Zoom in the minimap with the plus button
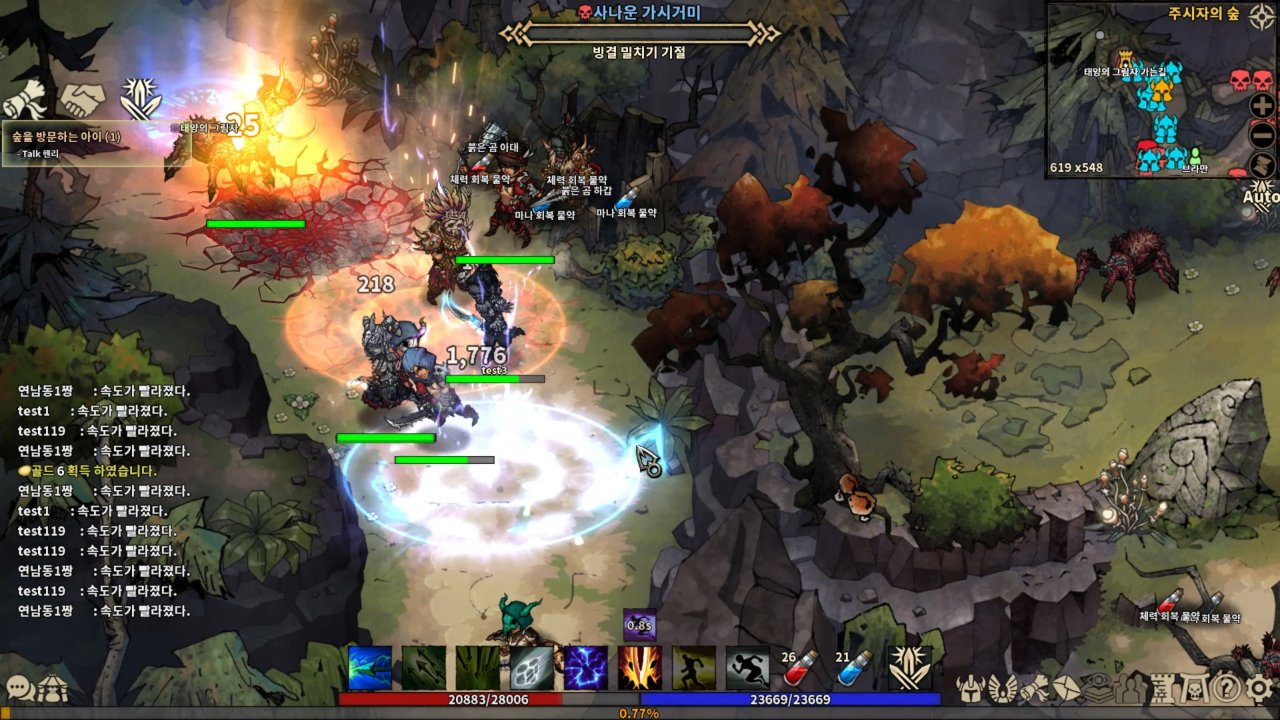 click(x=1261, y=104)
